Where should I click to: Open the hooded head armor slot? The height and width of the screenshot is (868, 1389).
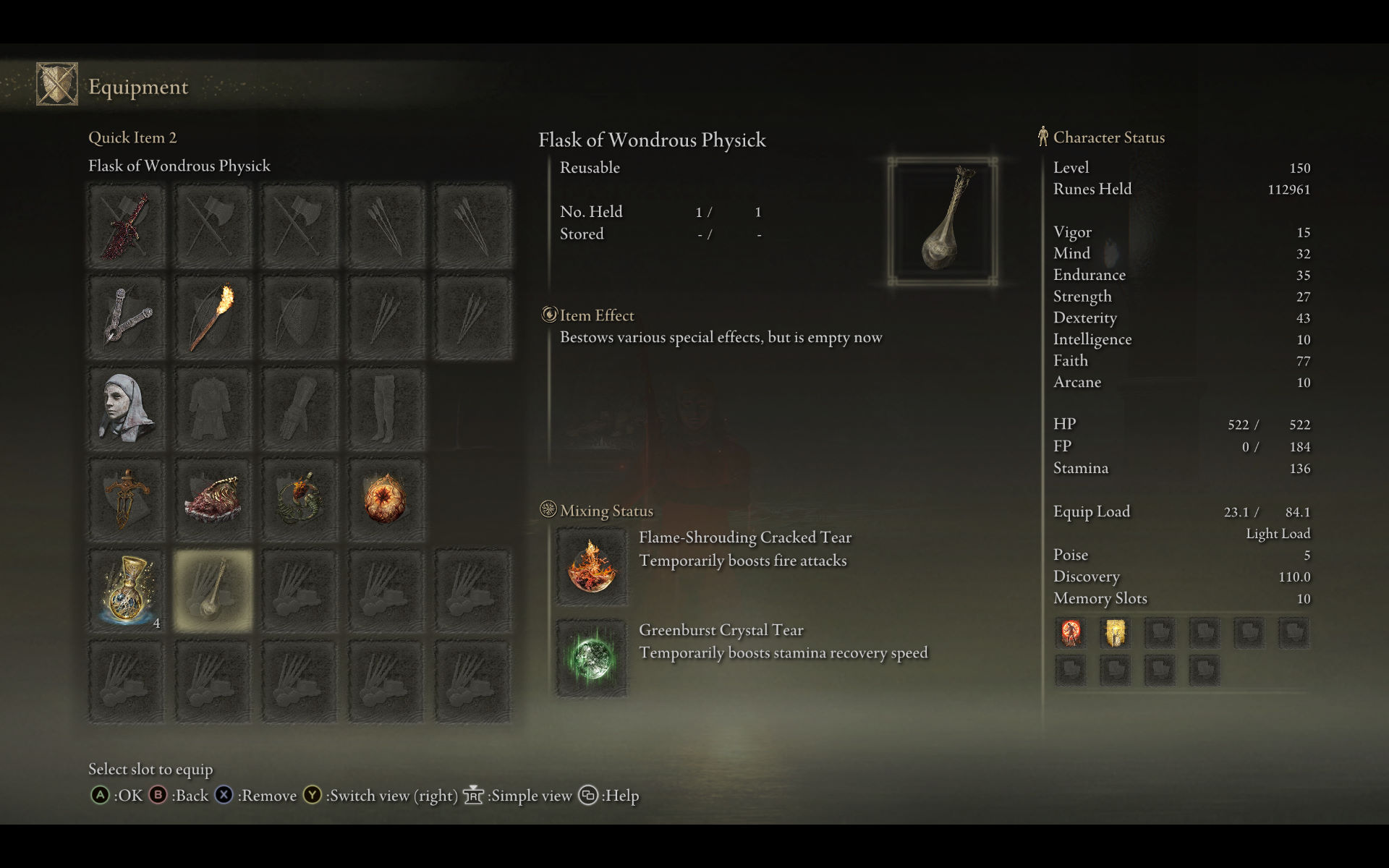(x=127, y=409)
